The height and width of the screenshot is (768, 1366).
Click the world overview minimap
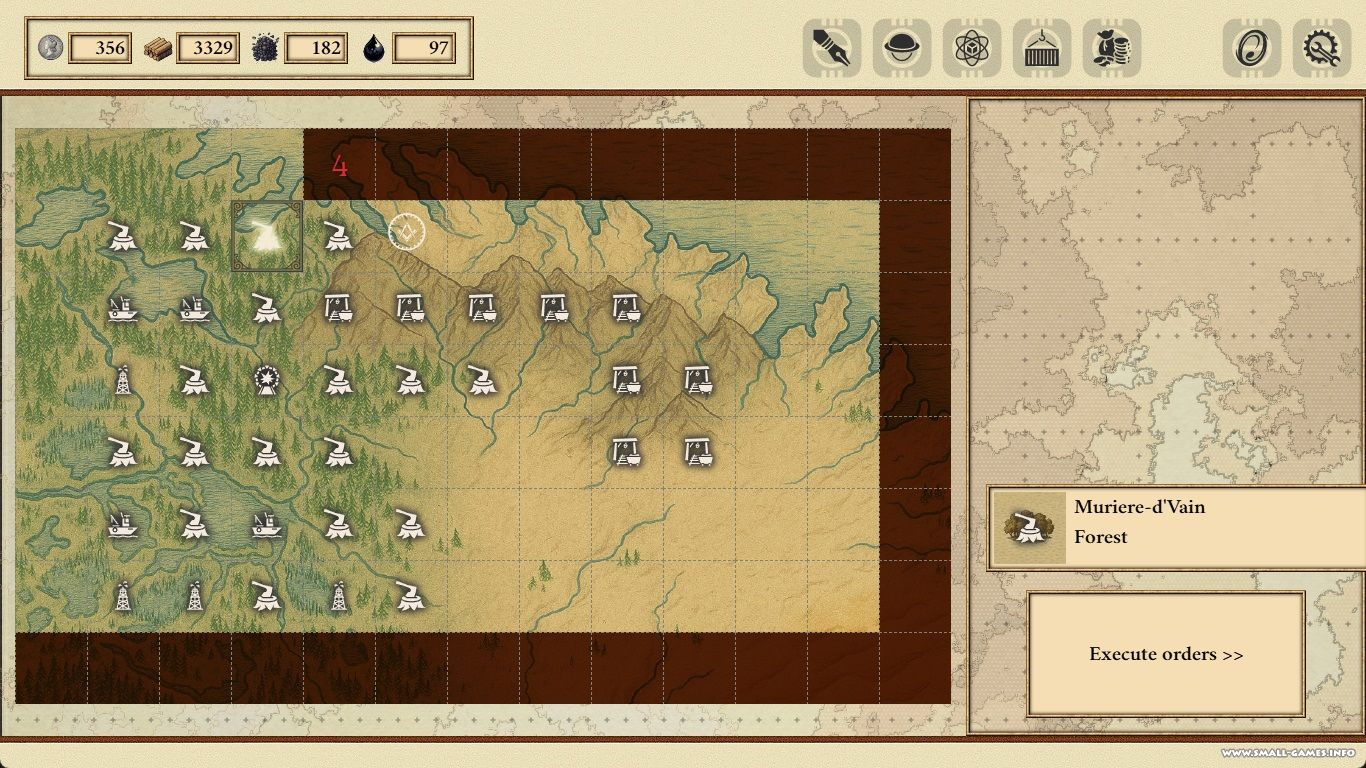tap(1166, 290)
